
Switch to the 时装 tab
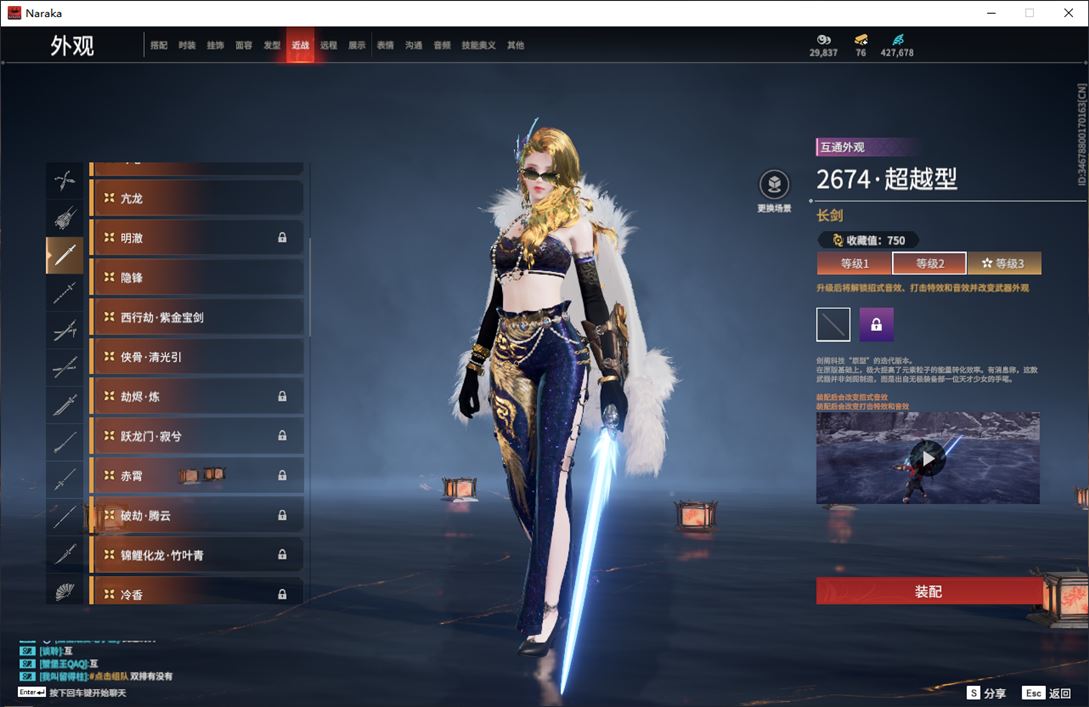187,46
